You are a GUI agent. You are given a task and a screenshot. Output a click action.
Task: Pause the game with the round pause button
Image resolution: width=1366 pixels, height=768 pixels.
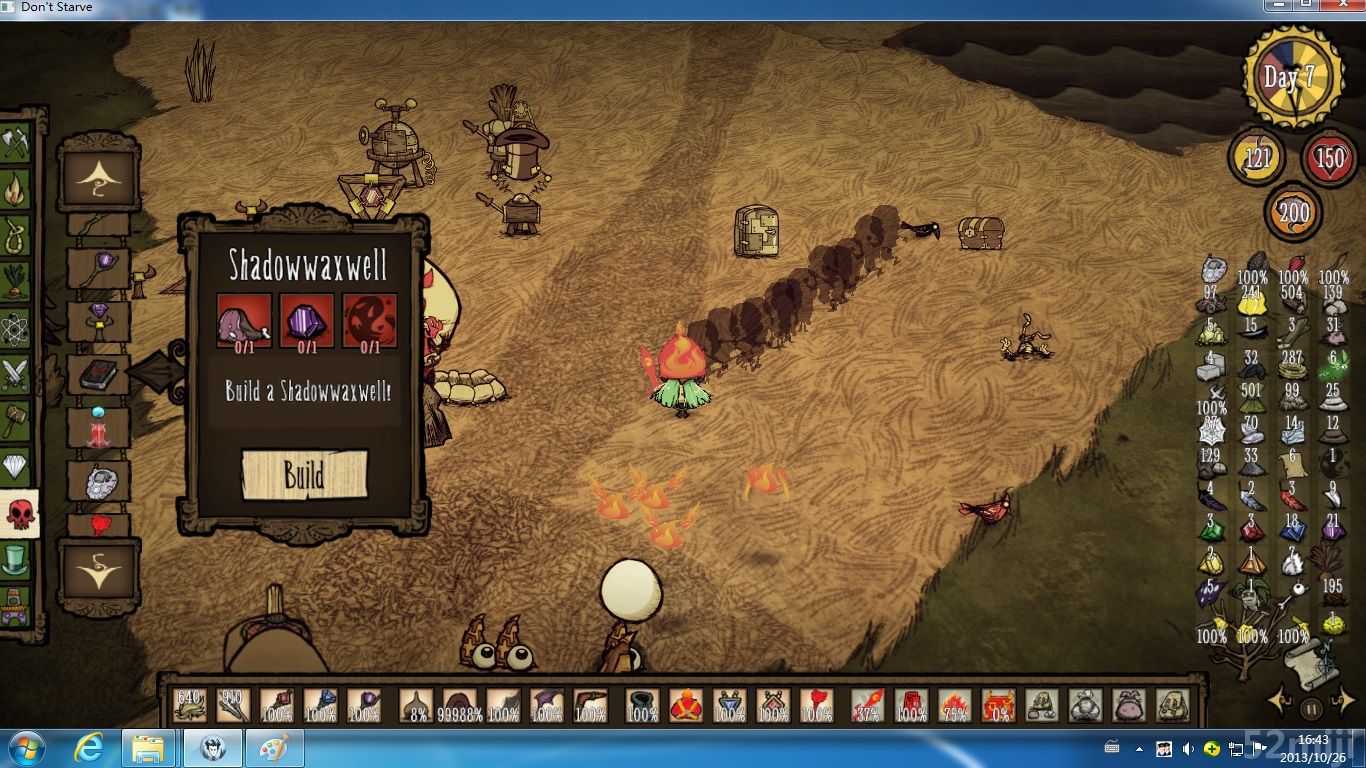pos(1311,709)
